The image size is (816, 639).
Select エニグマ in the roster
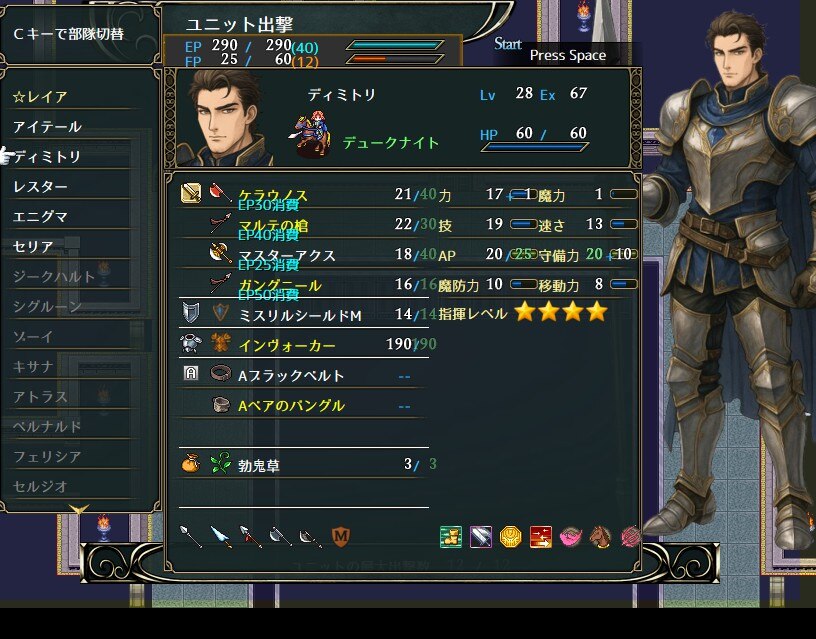click(41, 216)
